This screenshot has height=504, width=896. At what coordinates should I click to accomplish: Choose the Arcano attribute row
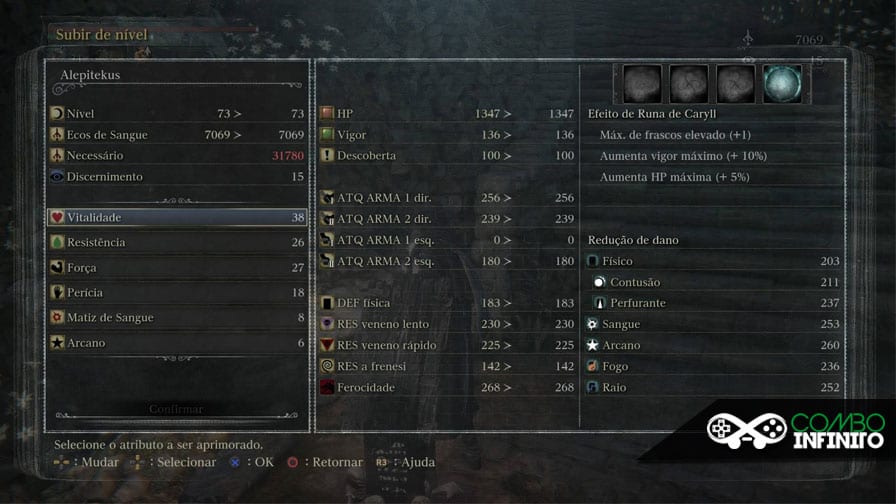click(177, 342)
